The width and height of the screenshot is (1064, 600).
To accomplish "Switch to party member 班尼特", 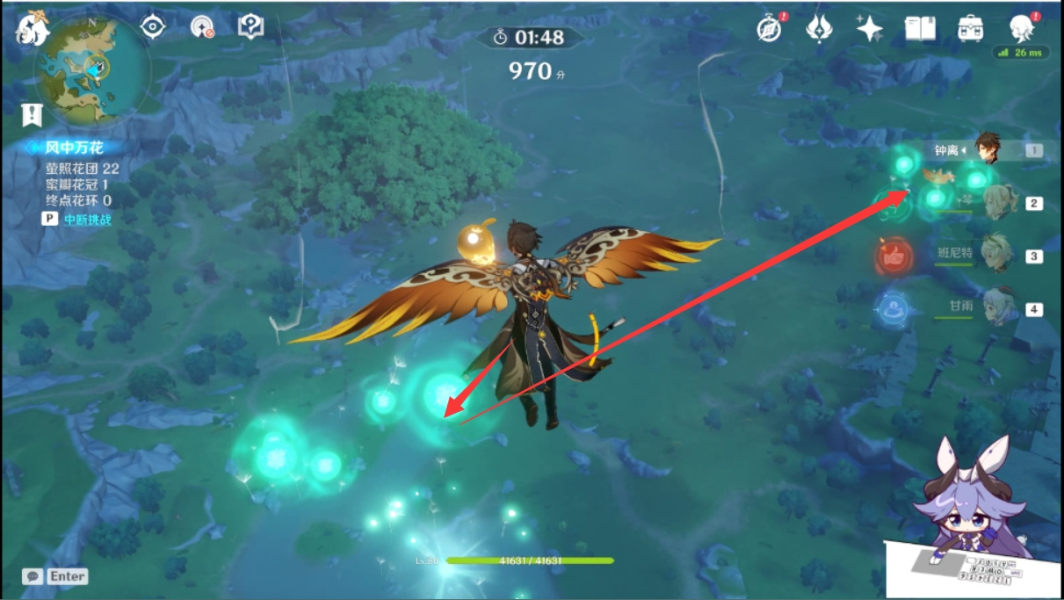I will (996, 254).
